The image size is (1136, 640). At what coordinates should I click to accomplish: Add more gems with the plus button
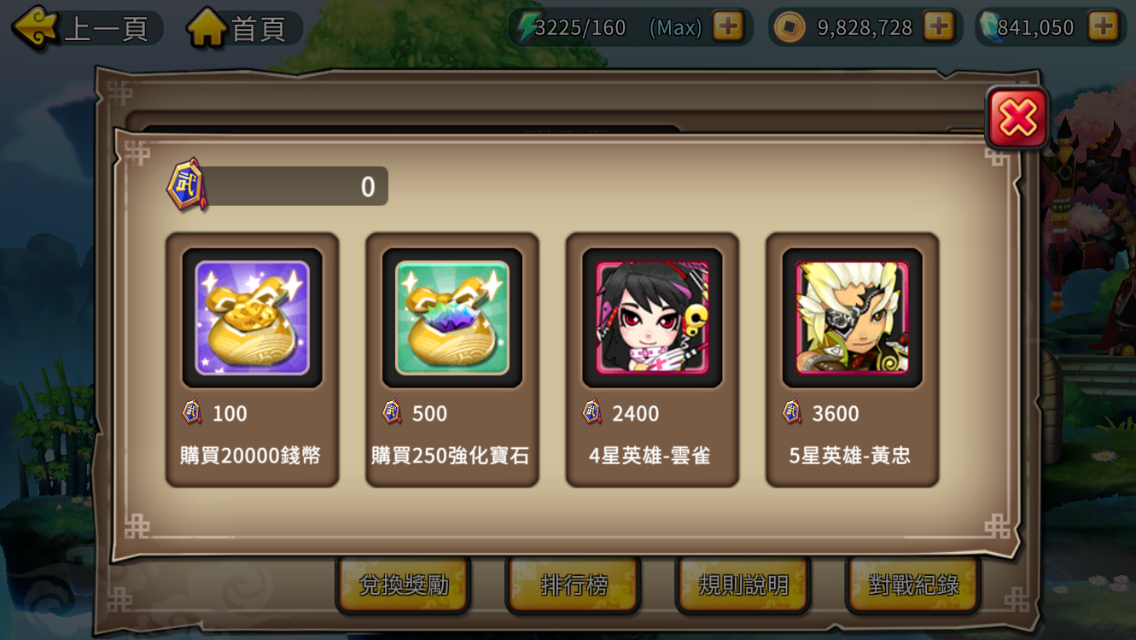[1103, 27]
